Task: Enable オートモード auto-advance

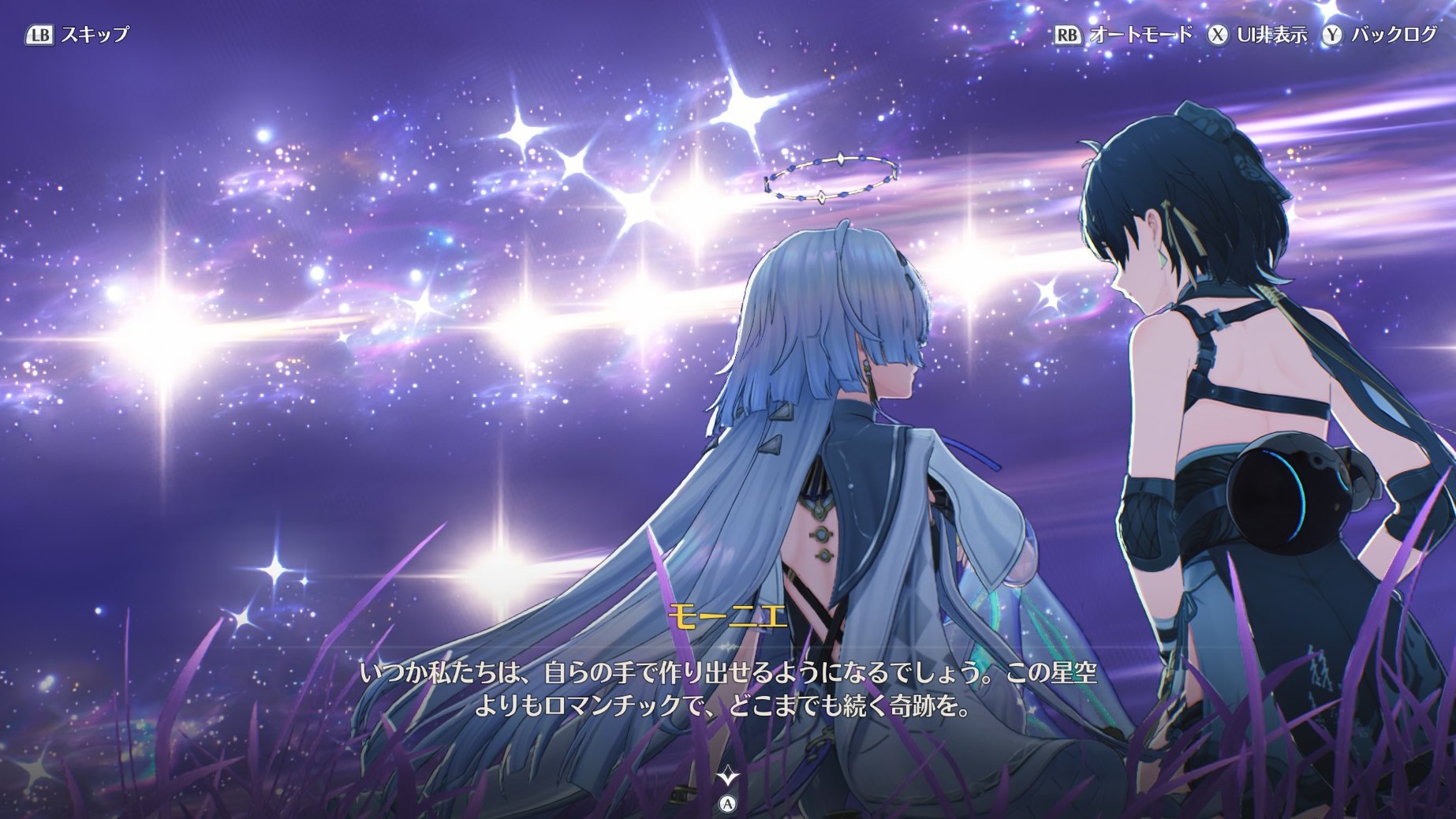Action: (x=1123, y=35)
